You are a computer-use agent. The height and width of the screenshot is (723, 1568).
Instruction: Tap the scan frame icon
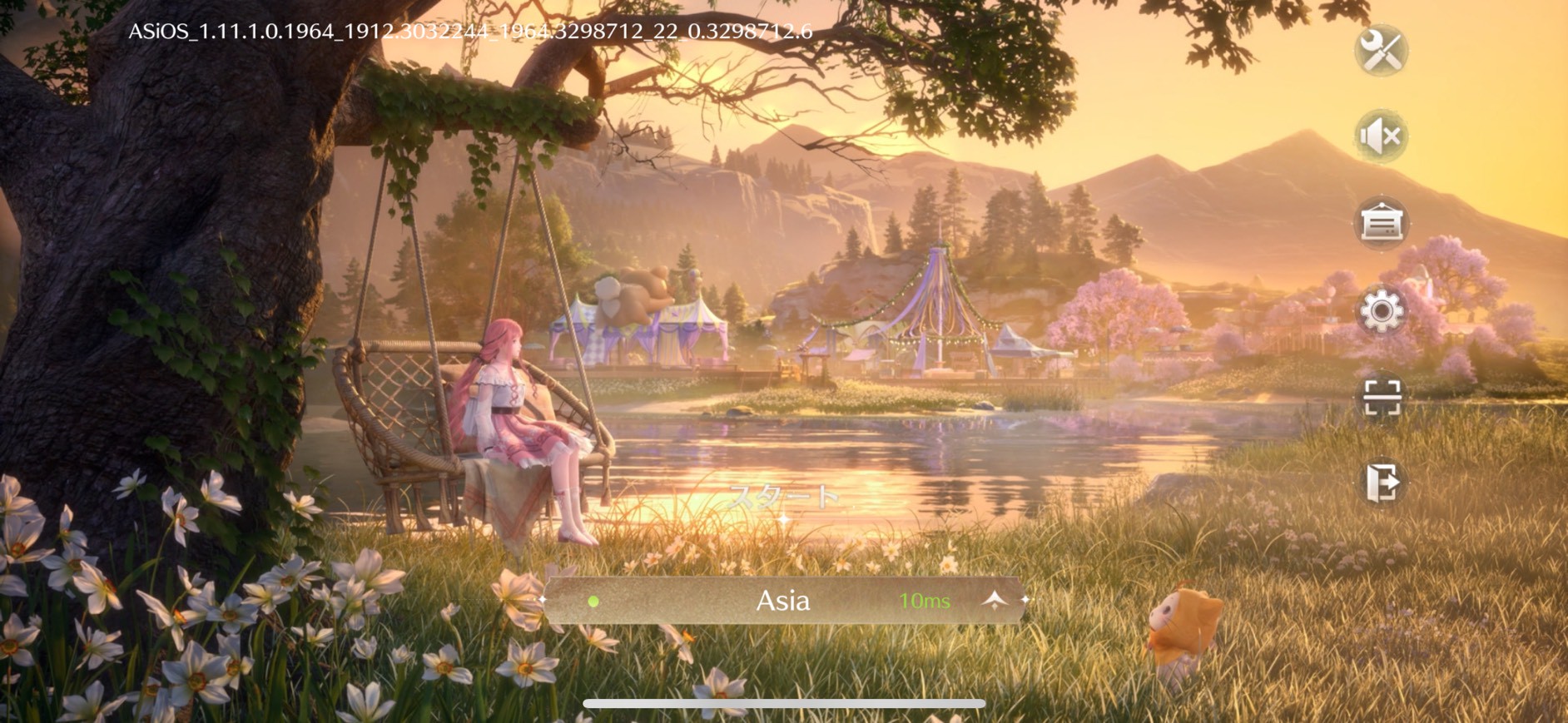pyautogui.click(x=1382, y=397)
